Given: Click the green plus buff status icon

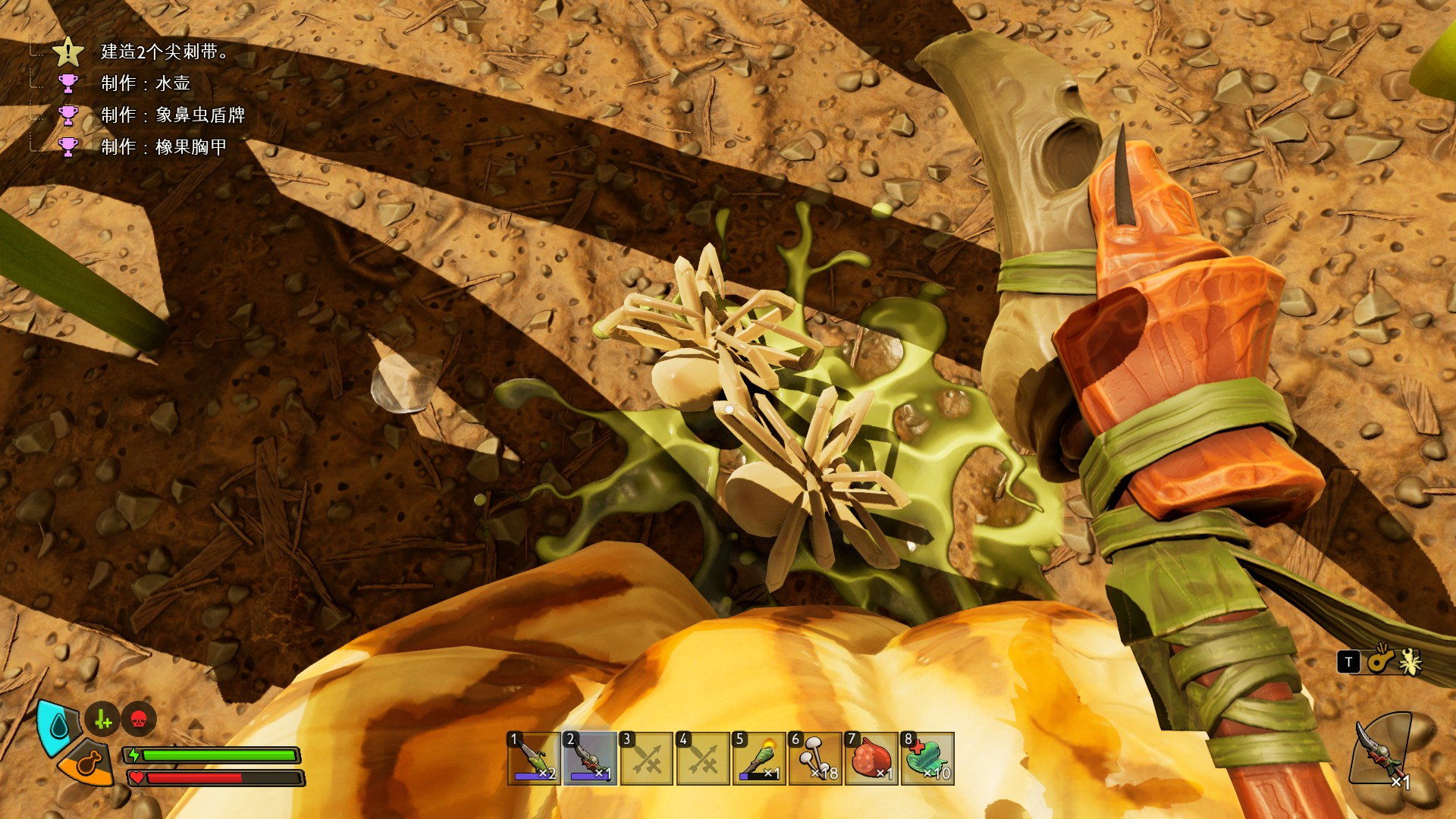Looking at the screenshot, I should [x=103, y=720].
